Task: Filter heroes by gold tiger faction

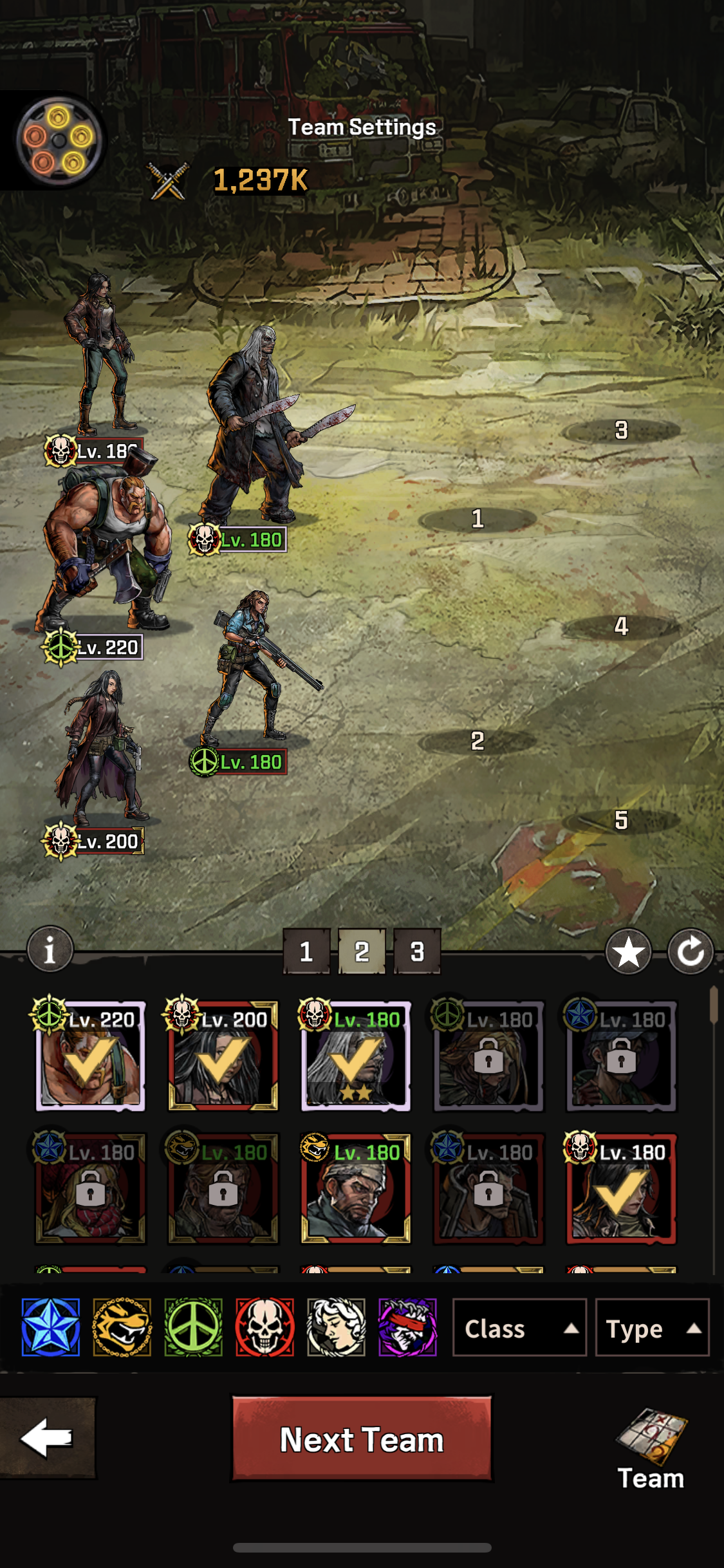Action: 122,1327
